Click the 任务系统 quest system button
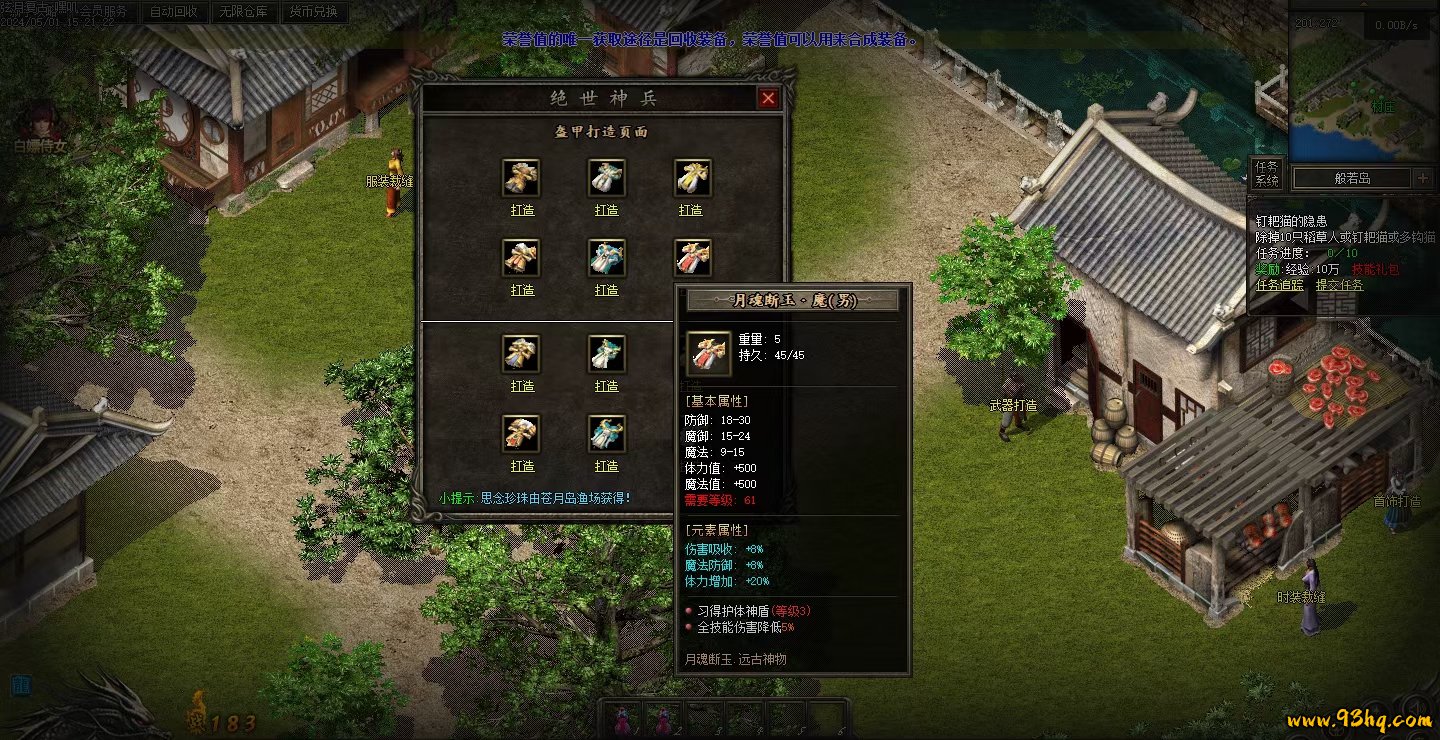Image resolution: width=1440 pixels, height=740 pixels. [x=1266, y=174]
